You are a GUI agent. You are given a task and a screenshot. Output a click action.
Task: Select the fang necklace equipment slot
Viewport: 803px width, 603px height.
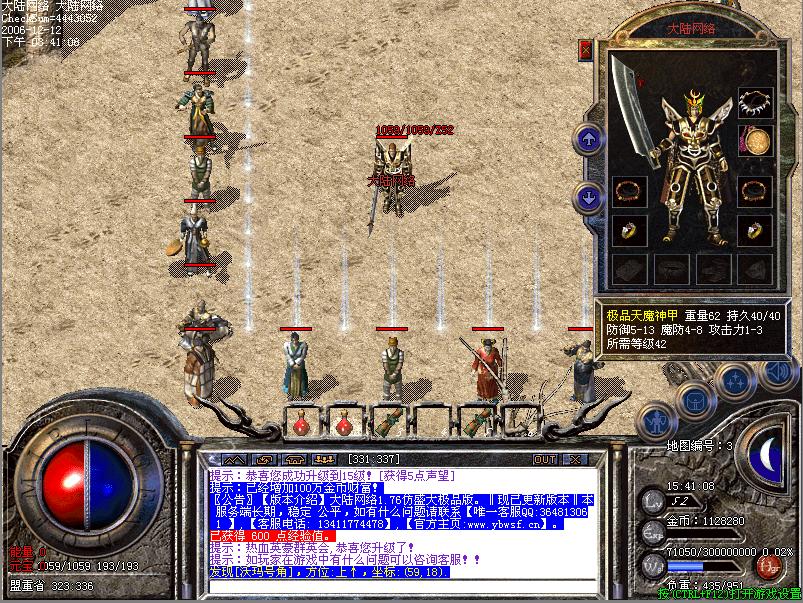(x=755, y=102)
